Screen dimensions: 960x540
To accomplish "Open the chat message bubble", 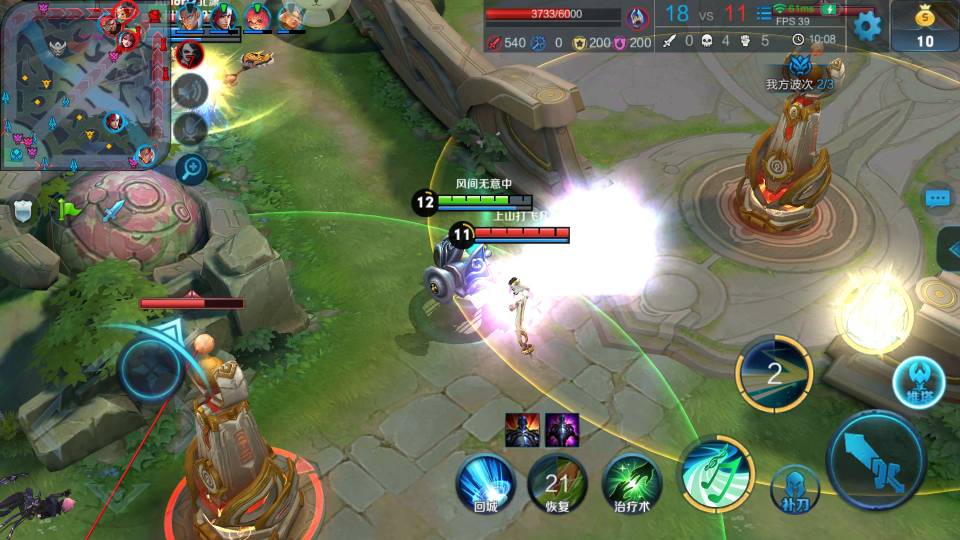I will coord(937,199).
